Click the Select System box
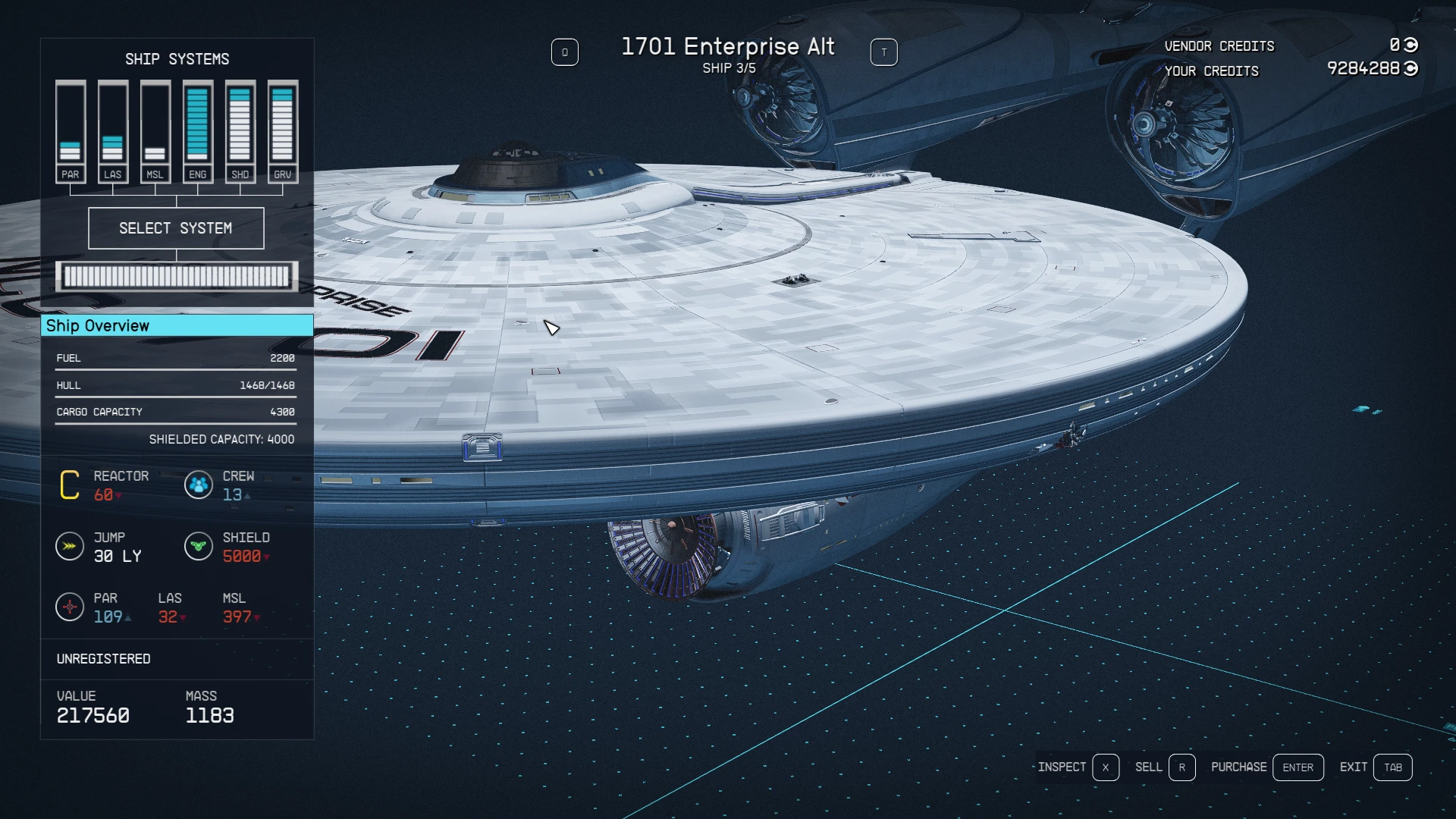Viewport: 1456px width, 819px height. pyautogui.click(x=176, y=228)
